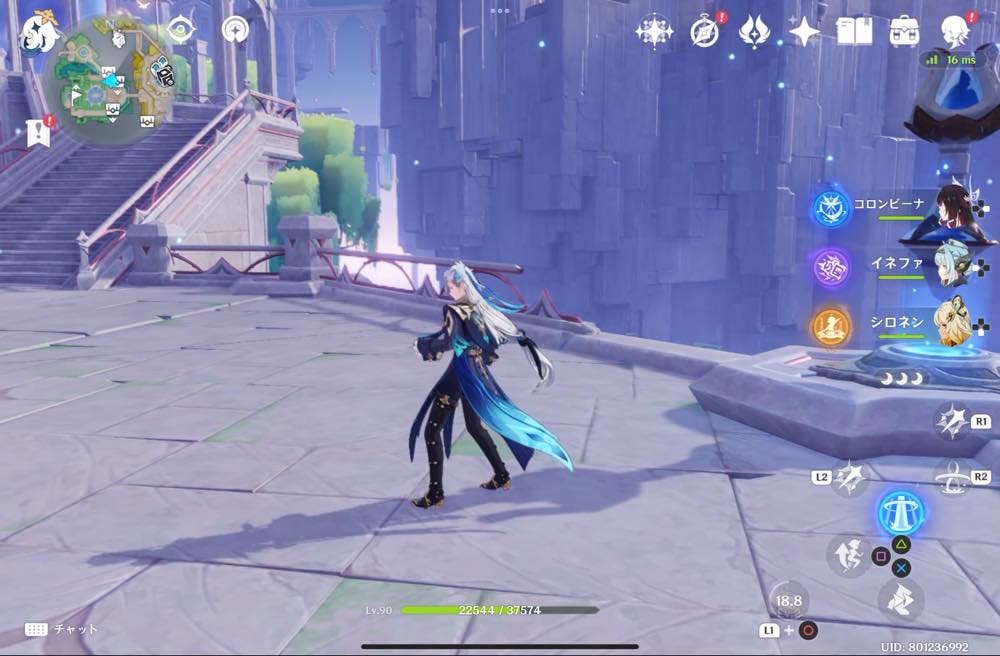Open the wish four-pointed star icon
Viewport: 1000px width, 656px height.
point(804,32)
